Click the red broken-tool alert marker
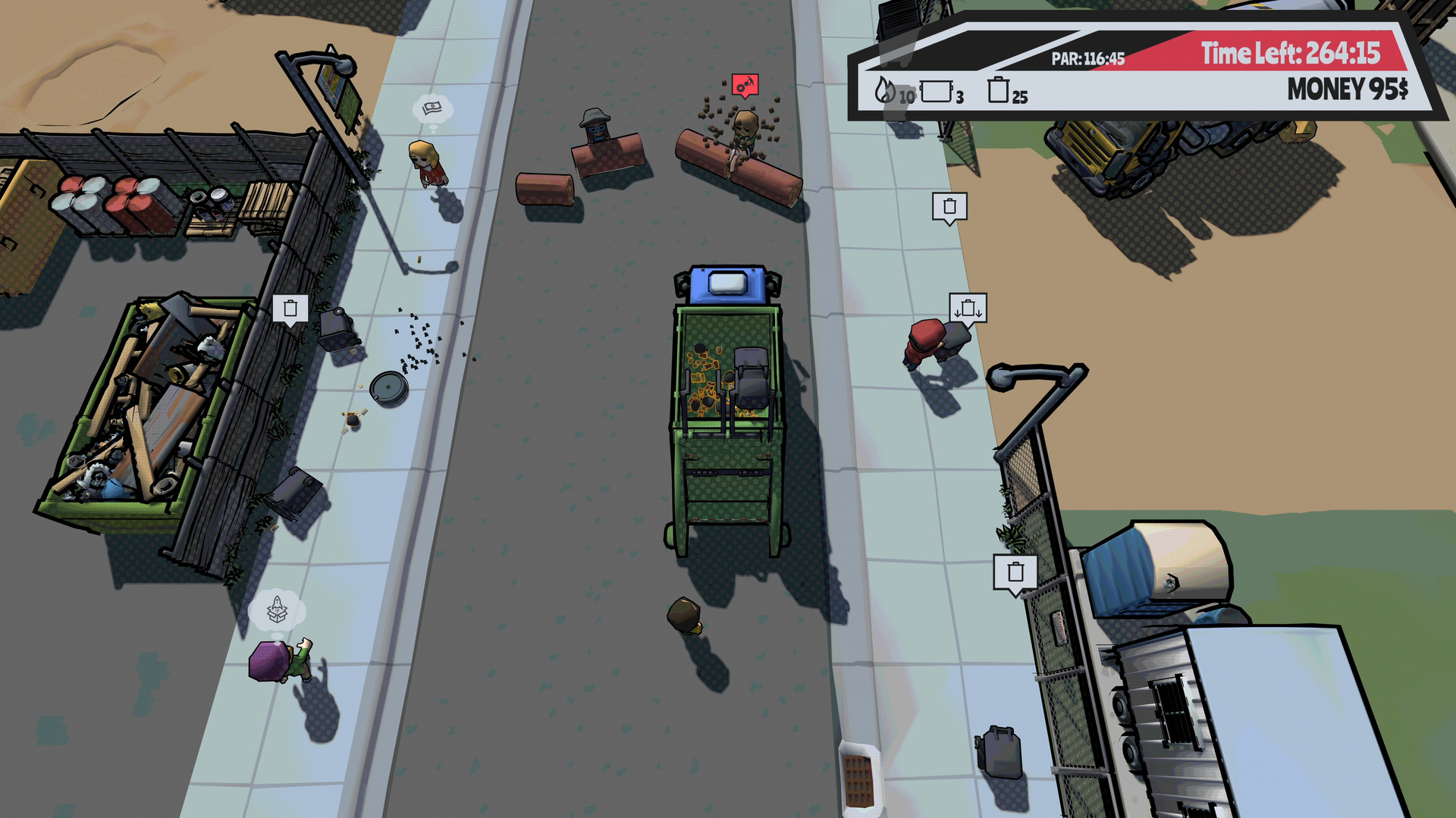Viewport: 1456px width, 818px height. point(745,85)
